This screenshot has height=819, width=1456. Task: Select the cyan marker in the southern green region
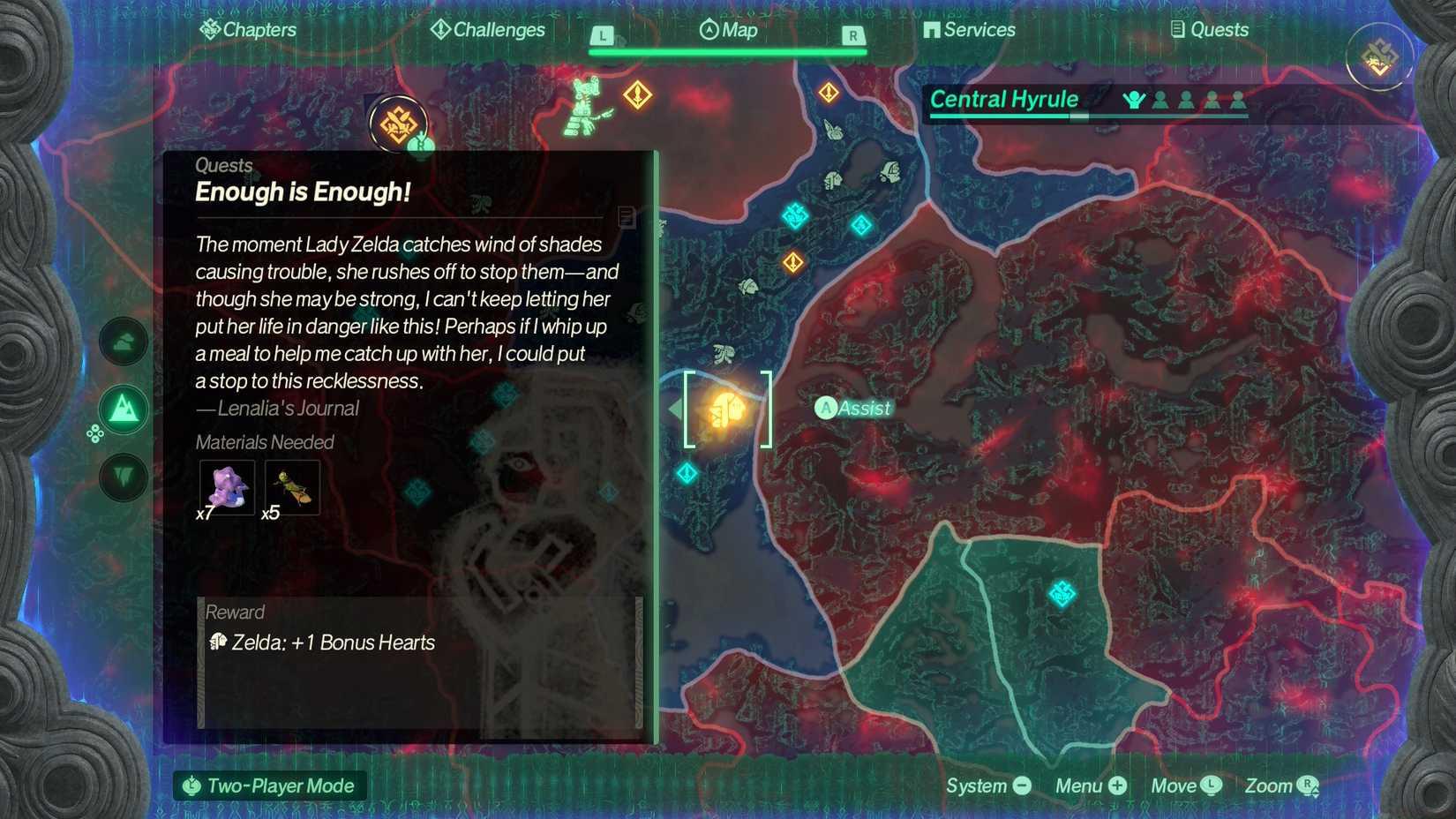1061,594
